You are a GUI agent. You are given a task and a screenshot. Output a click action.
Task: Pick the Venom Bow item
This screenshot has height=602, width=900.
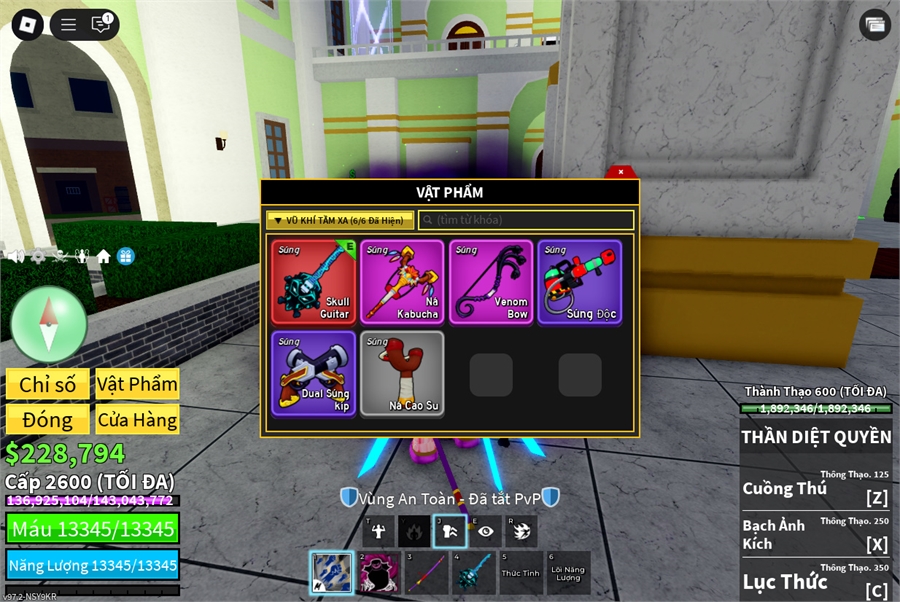[491, 282]
